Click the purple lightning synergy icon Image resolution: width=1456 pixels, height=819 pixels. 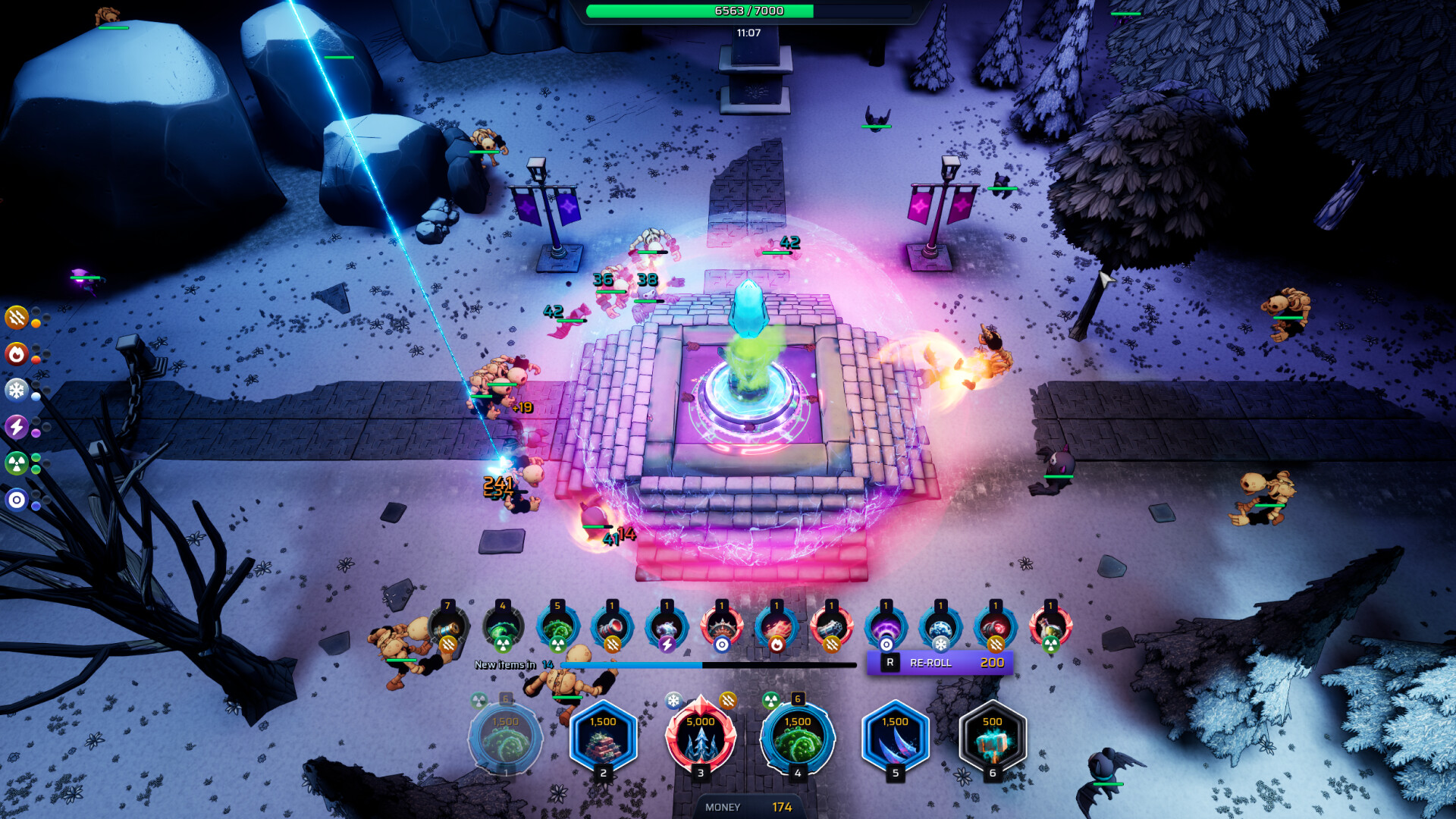[x=17, y=426]
